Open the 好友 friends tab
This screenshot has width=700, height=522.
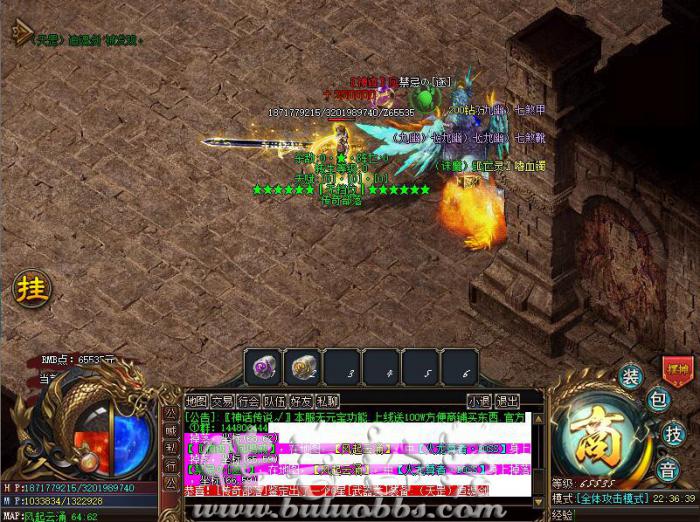(x=300, y=401)
